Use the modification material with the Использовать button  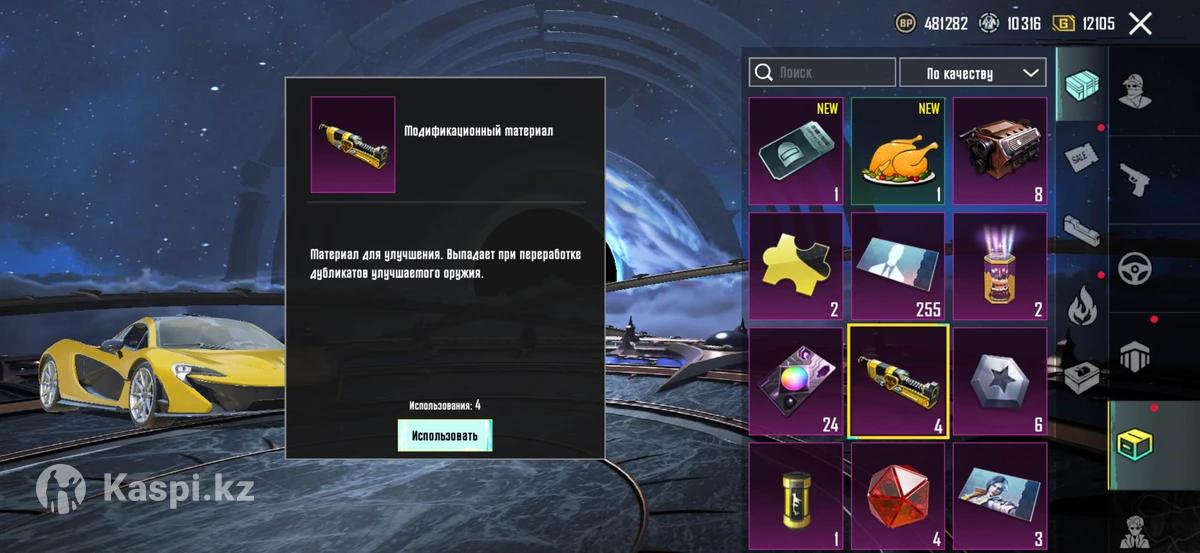[x=445, y=435]
